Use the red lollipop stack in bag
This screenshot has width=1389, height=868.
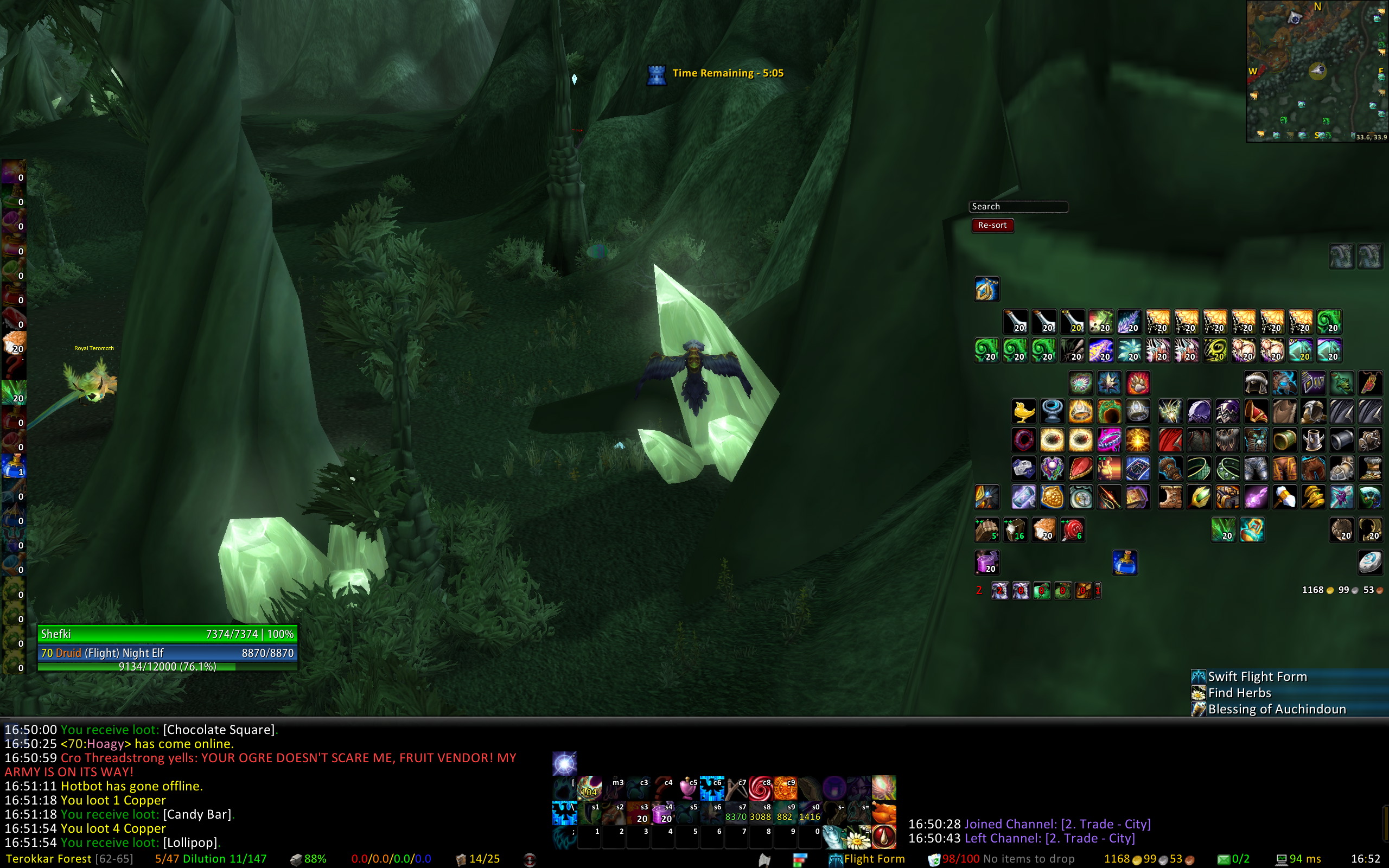coord(1072,530)
